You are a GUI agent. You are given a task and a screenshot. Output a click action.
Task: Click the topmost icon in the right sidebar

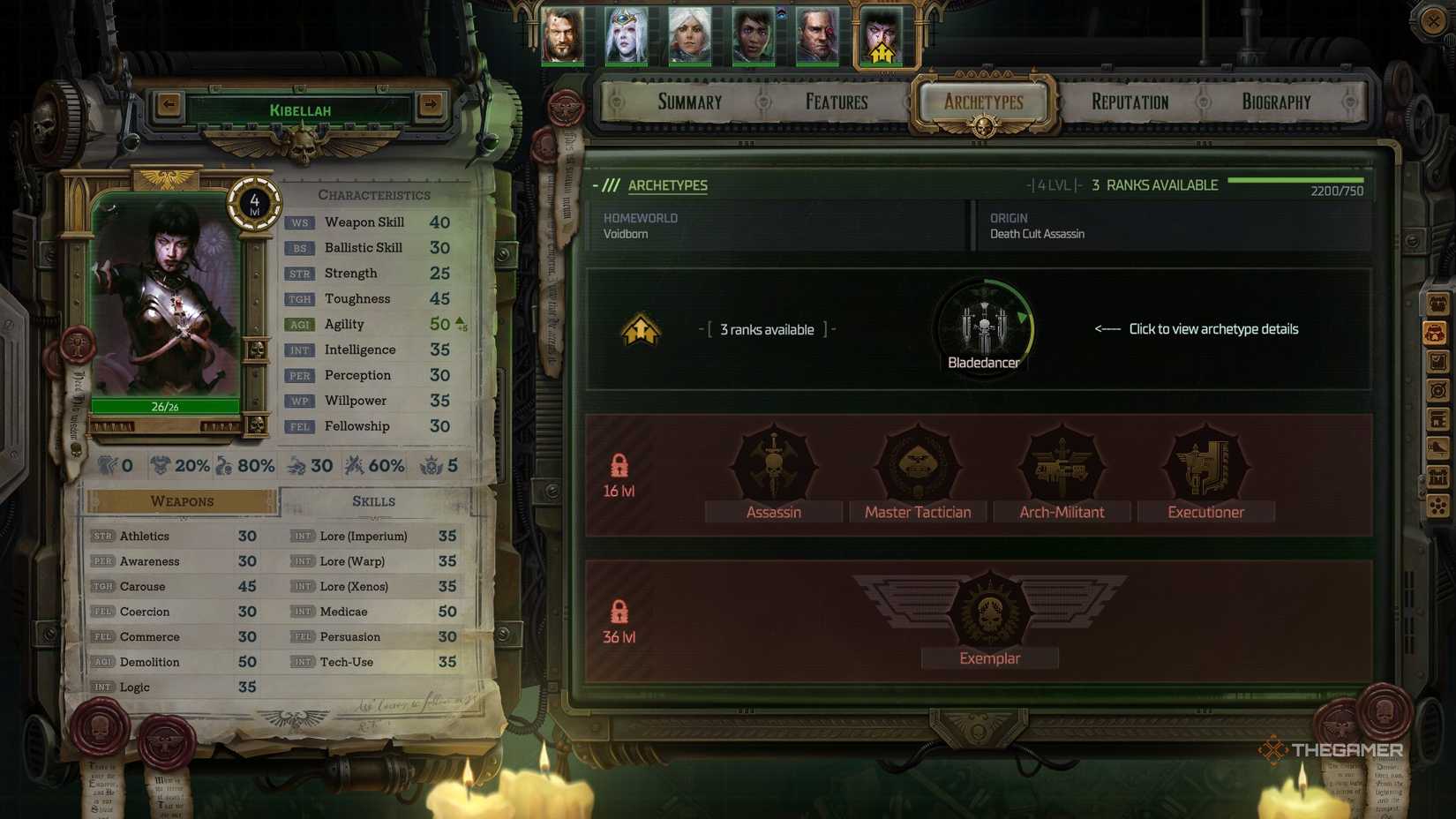pyautogui.click(x=1439, y=304)
